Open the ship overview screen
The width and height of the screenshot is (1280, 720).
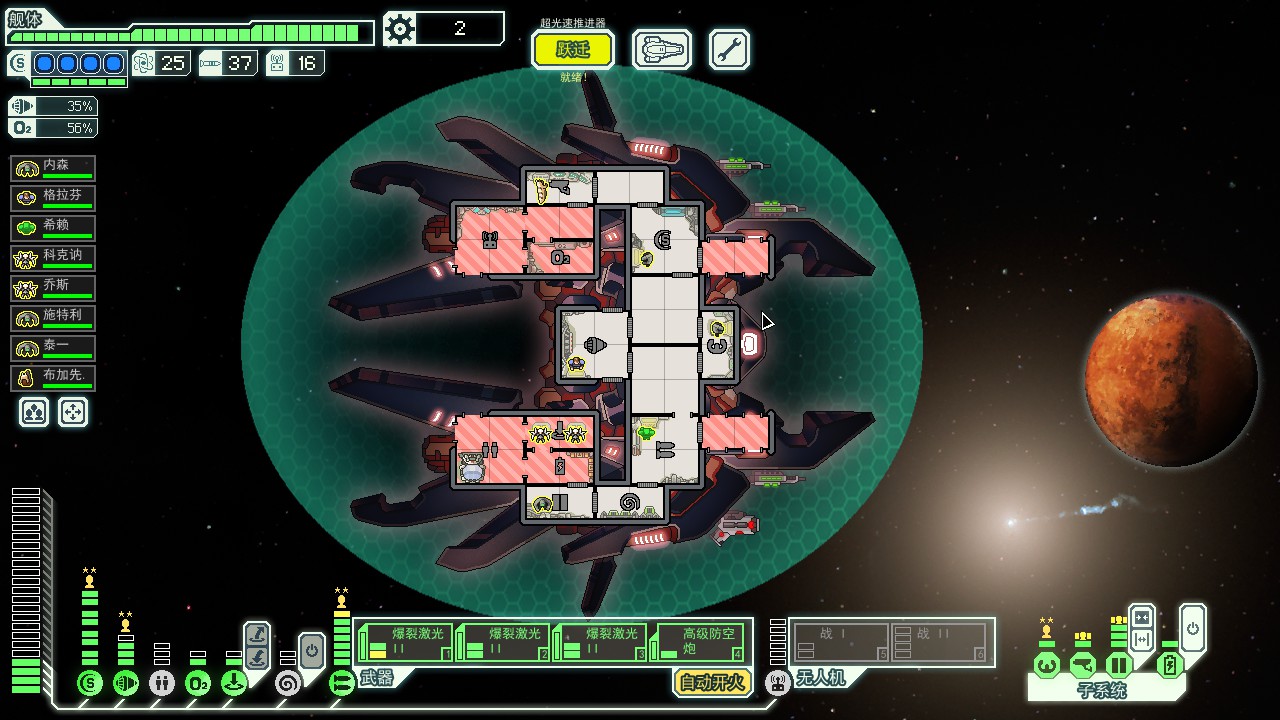coord(662,49)
